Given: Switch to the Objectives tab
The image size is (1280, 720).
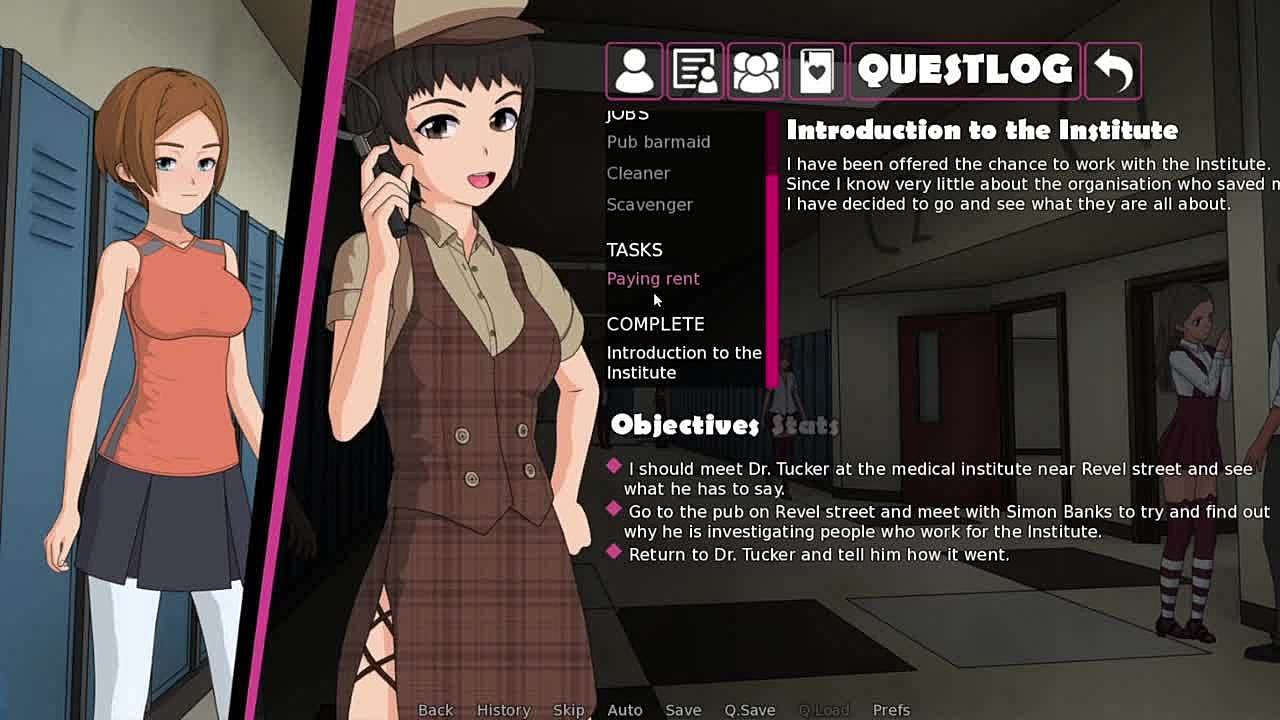Looking at the screenshot, I should (685, 425).
